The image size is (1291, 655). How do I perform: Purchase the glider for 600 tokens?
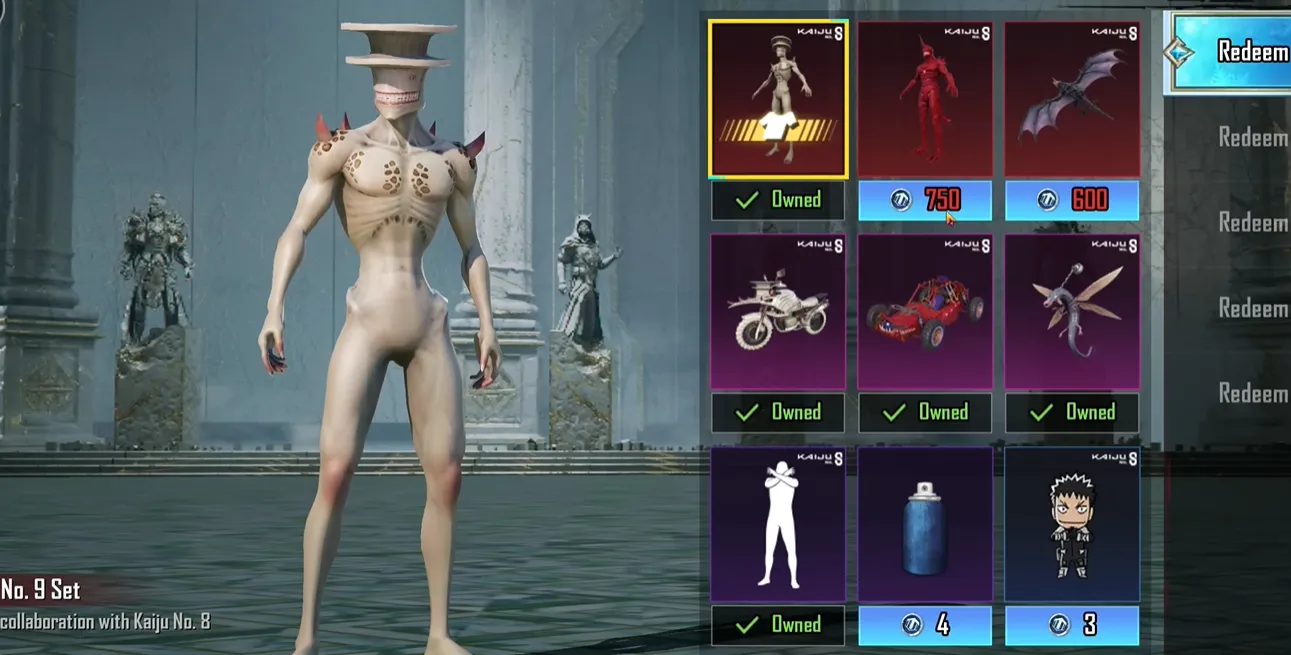1072,200
